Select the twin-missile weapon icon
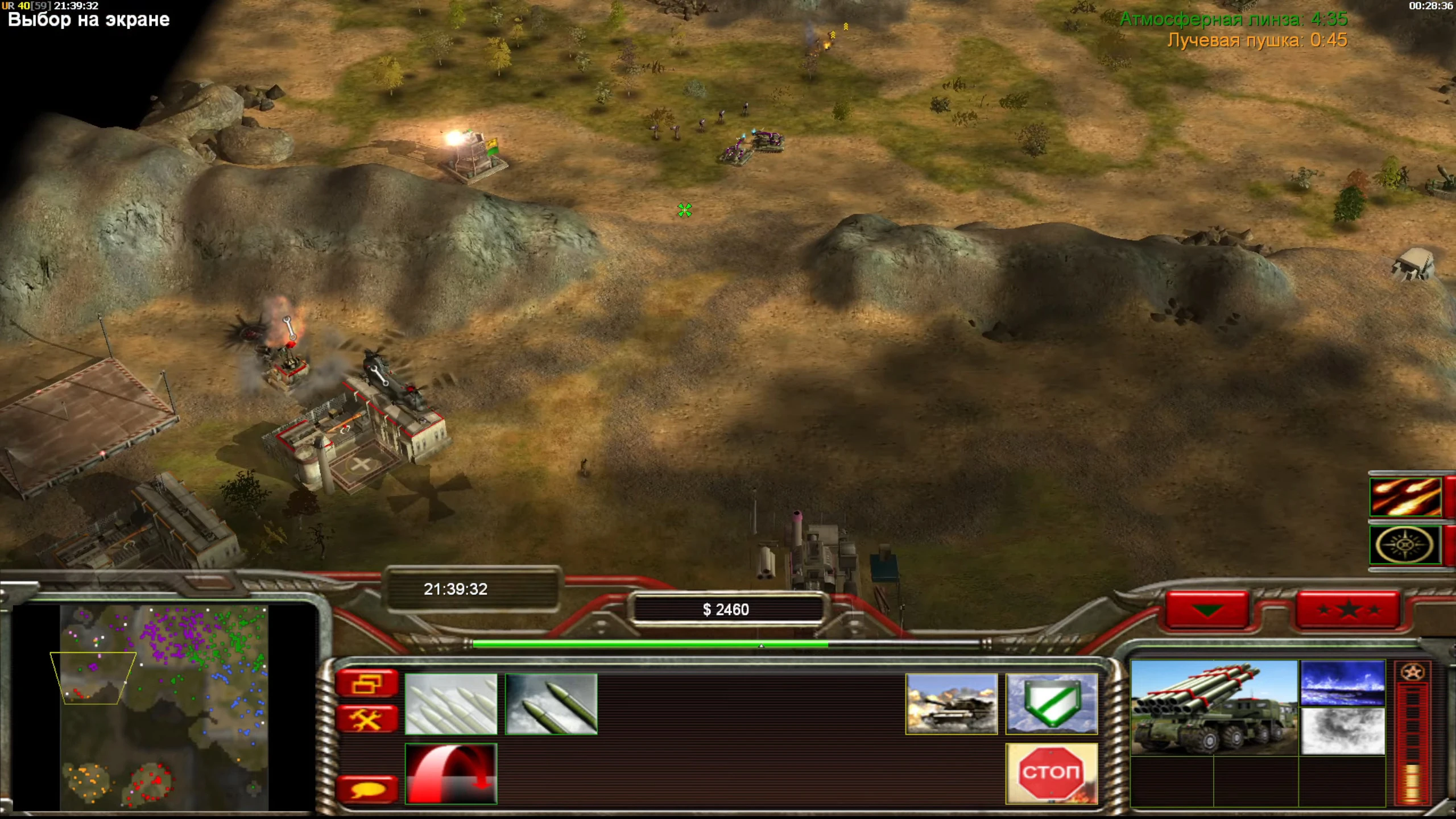Image resolution: width=1456 pixels, height=819 pixels. click(551, 704)
